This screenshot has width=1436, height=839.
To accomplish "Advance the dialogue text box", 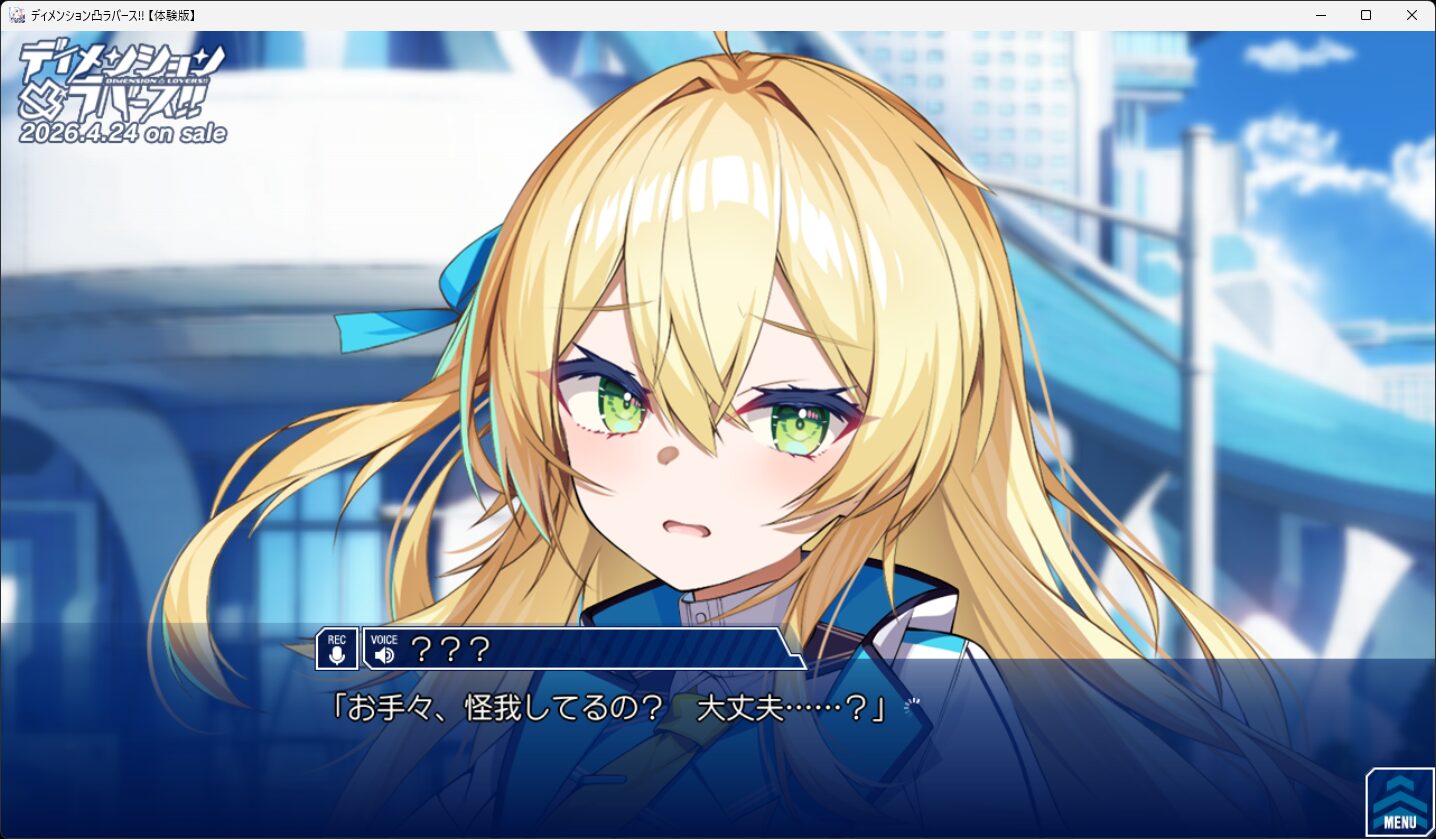I will (x=700, y=740).
